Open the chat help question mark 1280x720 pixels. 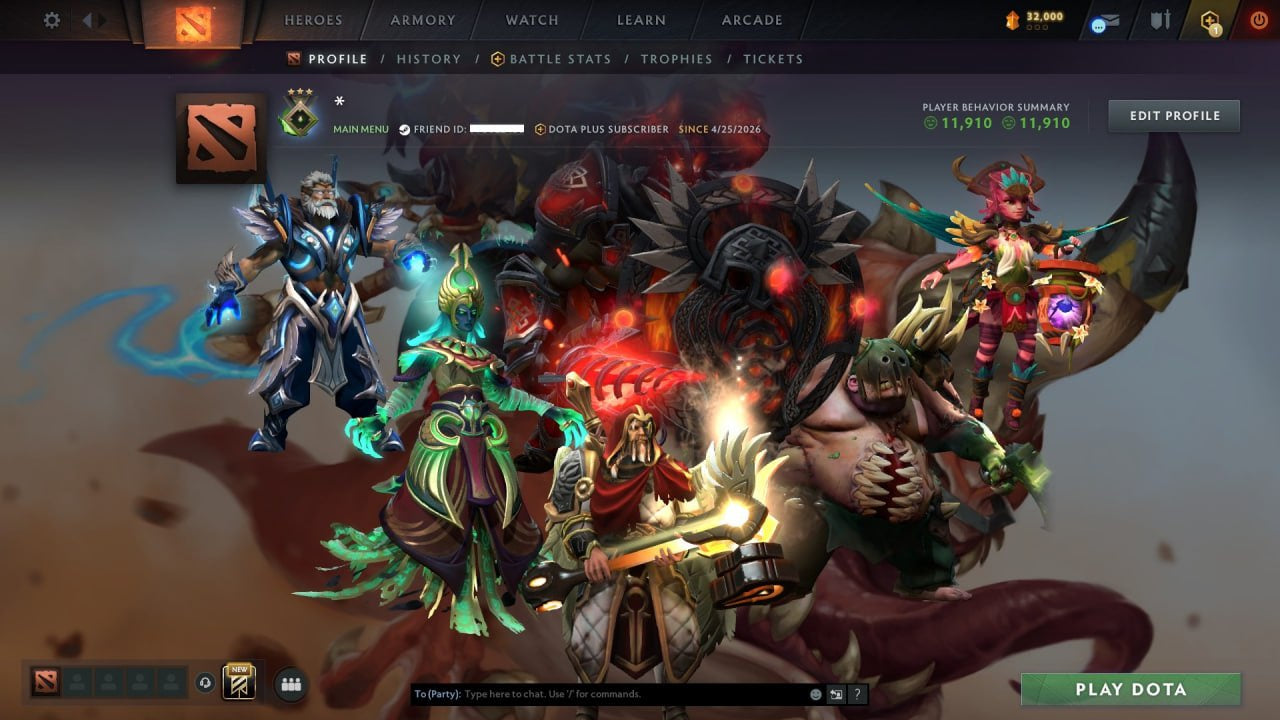tap(857, 693)
